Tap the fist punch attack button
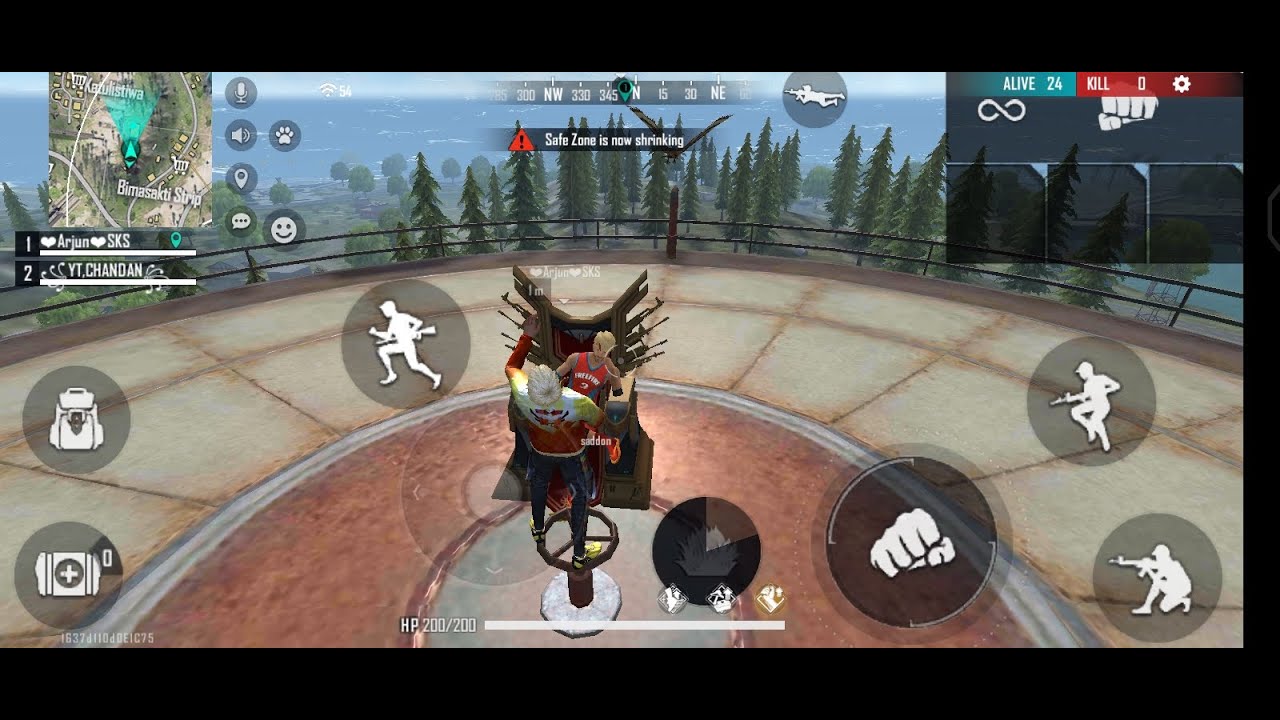This screenshot has height=720, width=1280. coord(911,543)
